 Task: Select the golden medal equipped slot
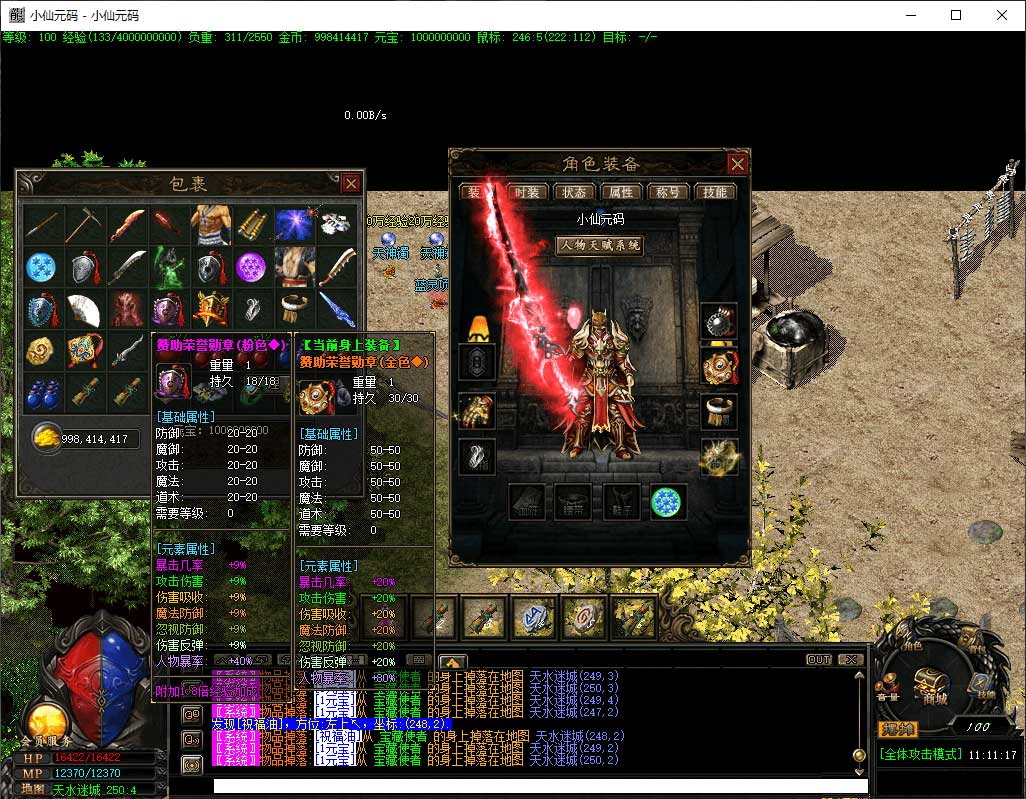719,366
